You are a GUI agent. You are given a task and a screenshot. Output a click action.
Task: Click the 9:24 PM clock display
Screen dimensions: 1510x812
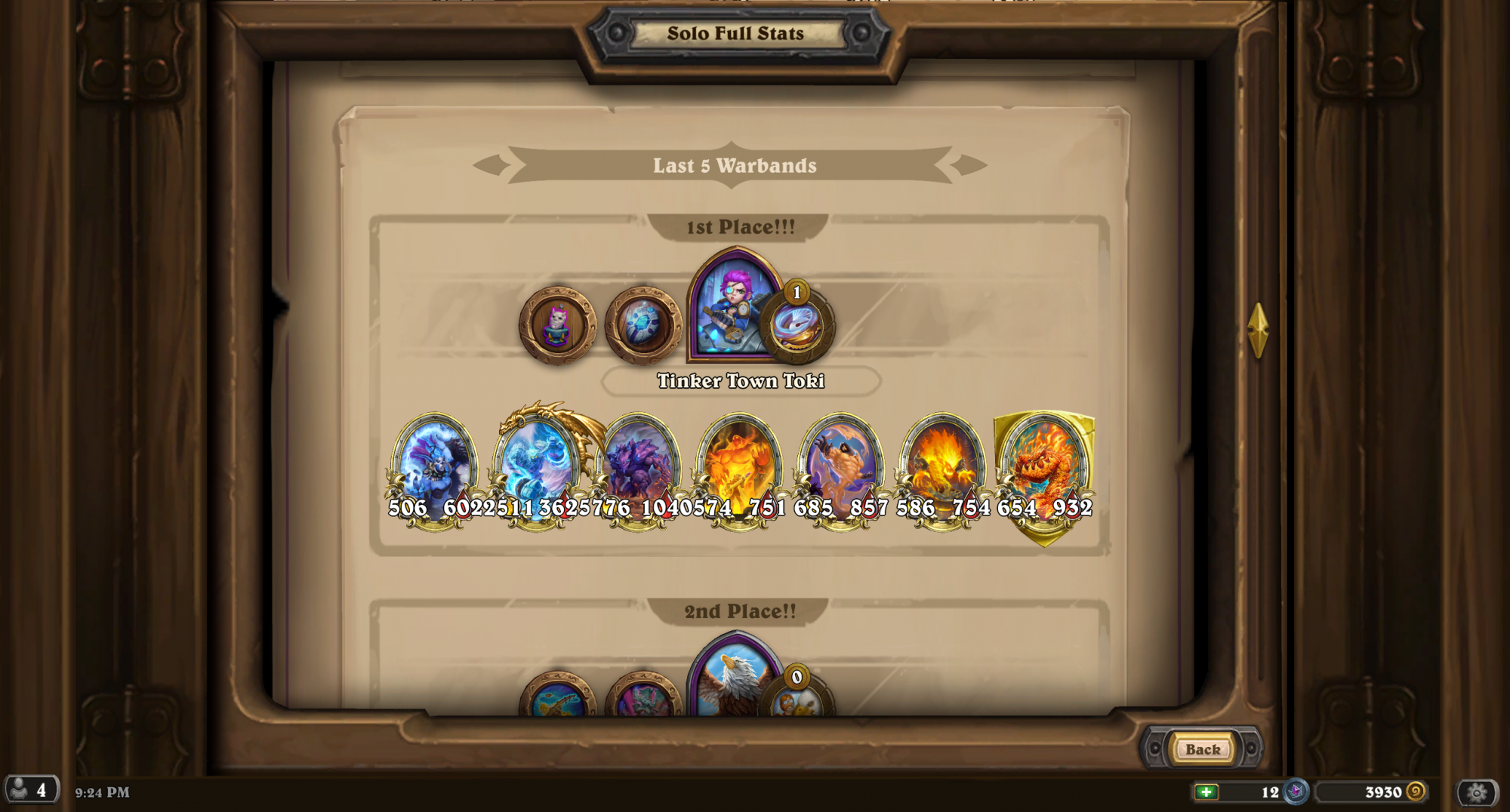point(100,793)
